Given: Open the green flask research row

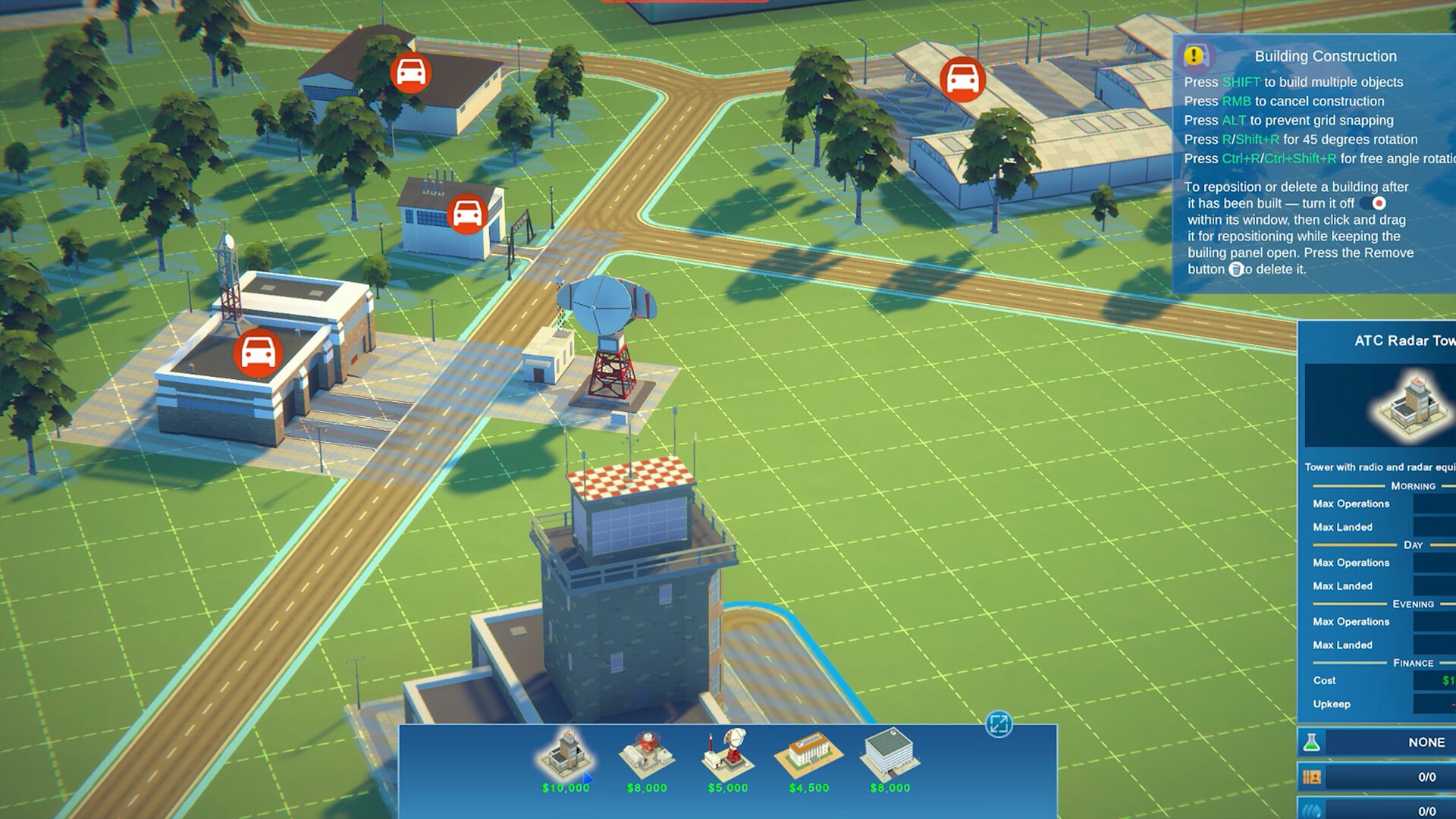Looking at the screenshot, I should click(x=1312, y=742).
